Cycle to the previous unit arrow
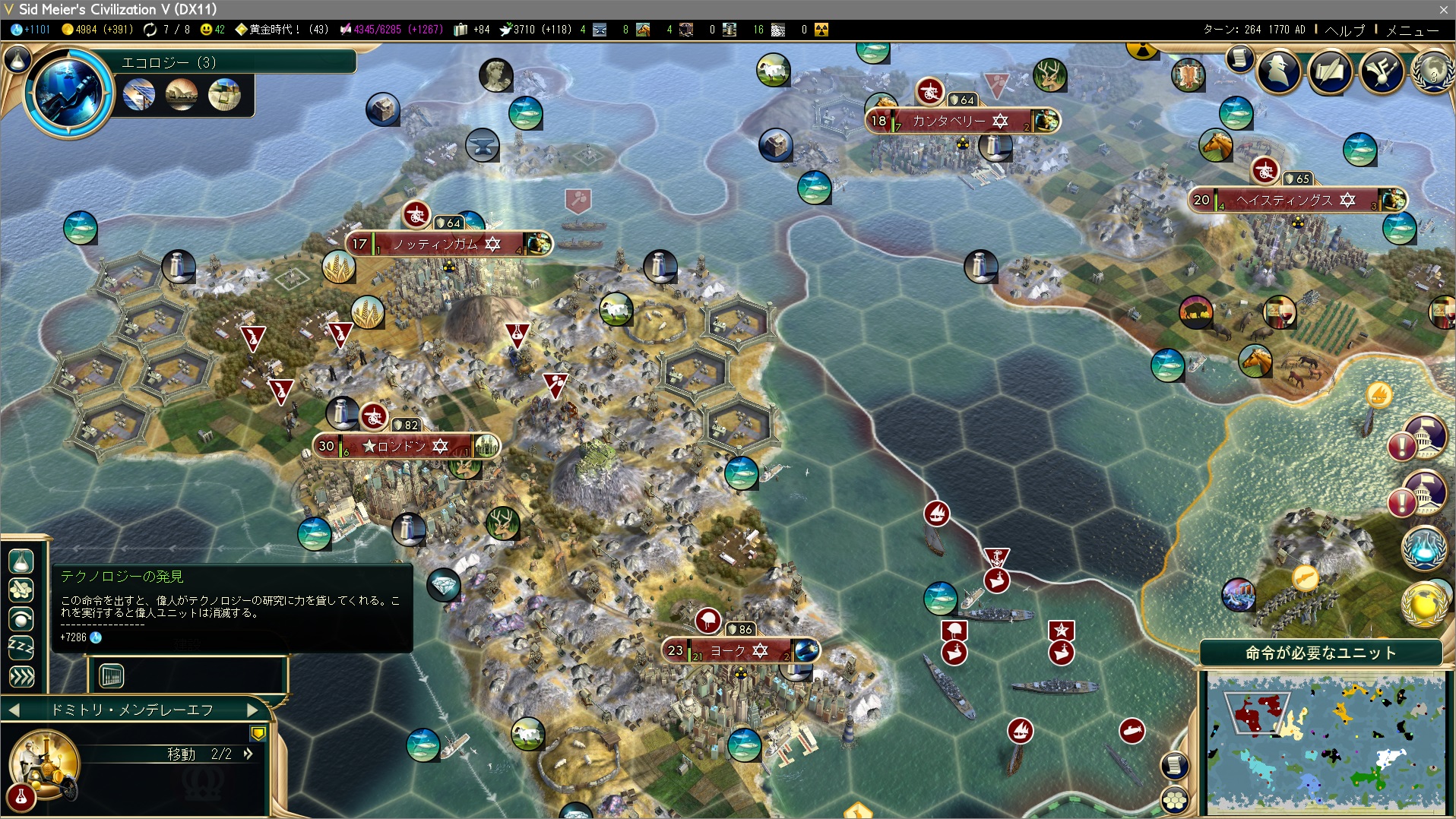 pos(14,710)
